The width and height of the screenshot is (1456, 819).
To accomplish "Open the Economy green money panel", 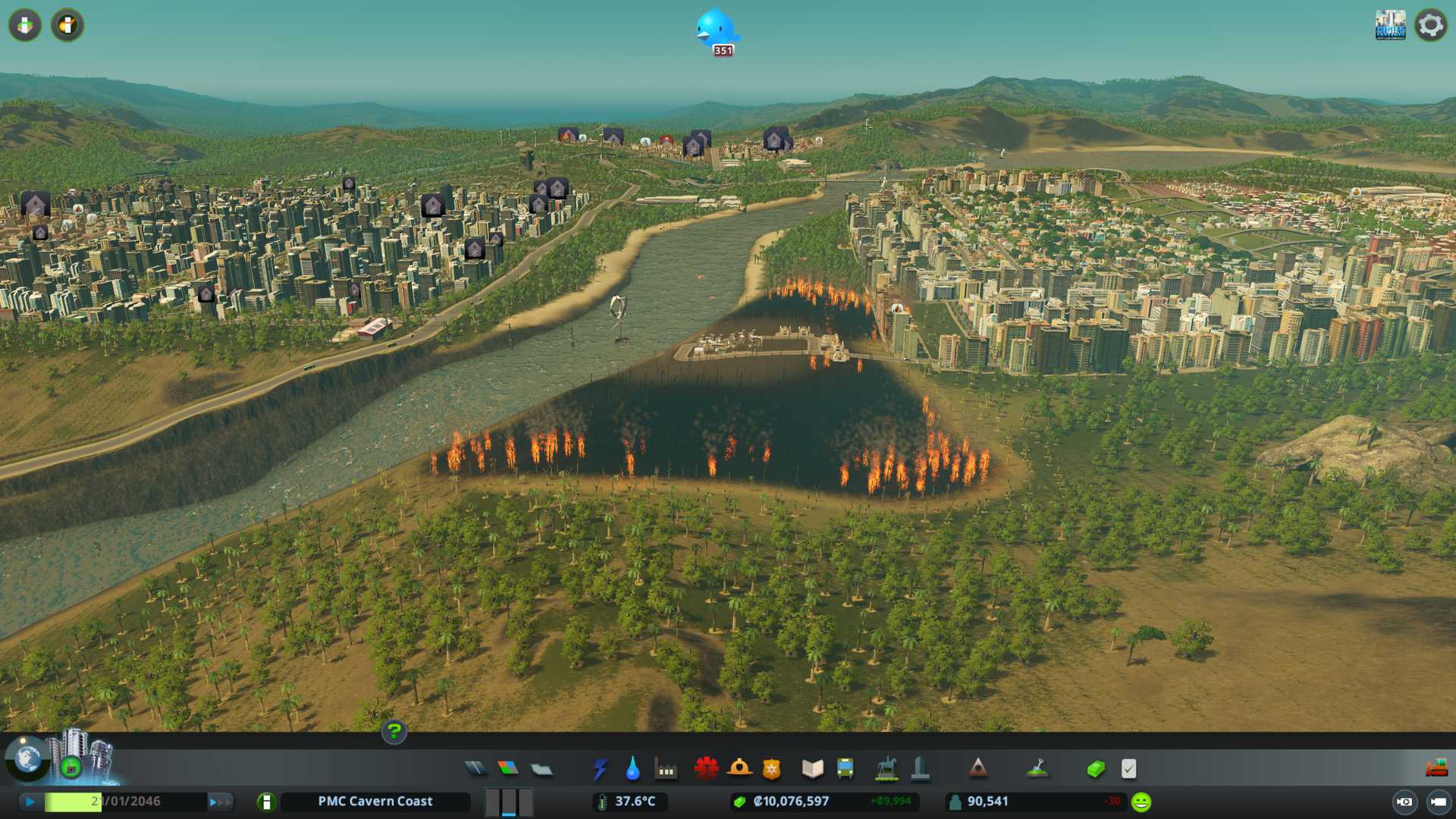I will tap(1095, 769).
